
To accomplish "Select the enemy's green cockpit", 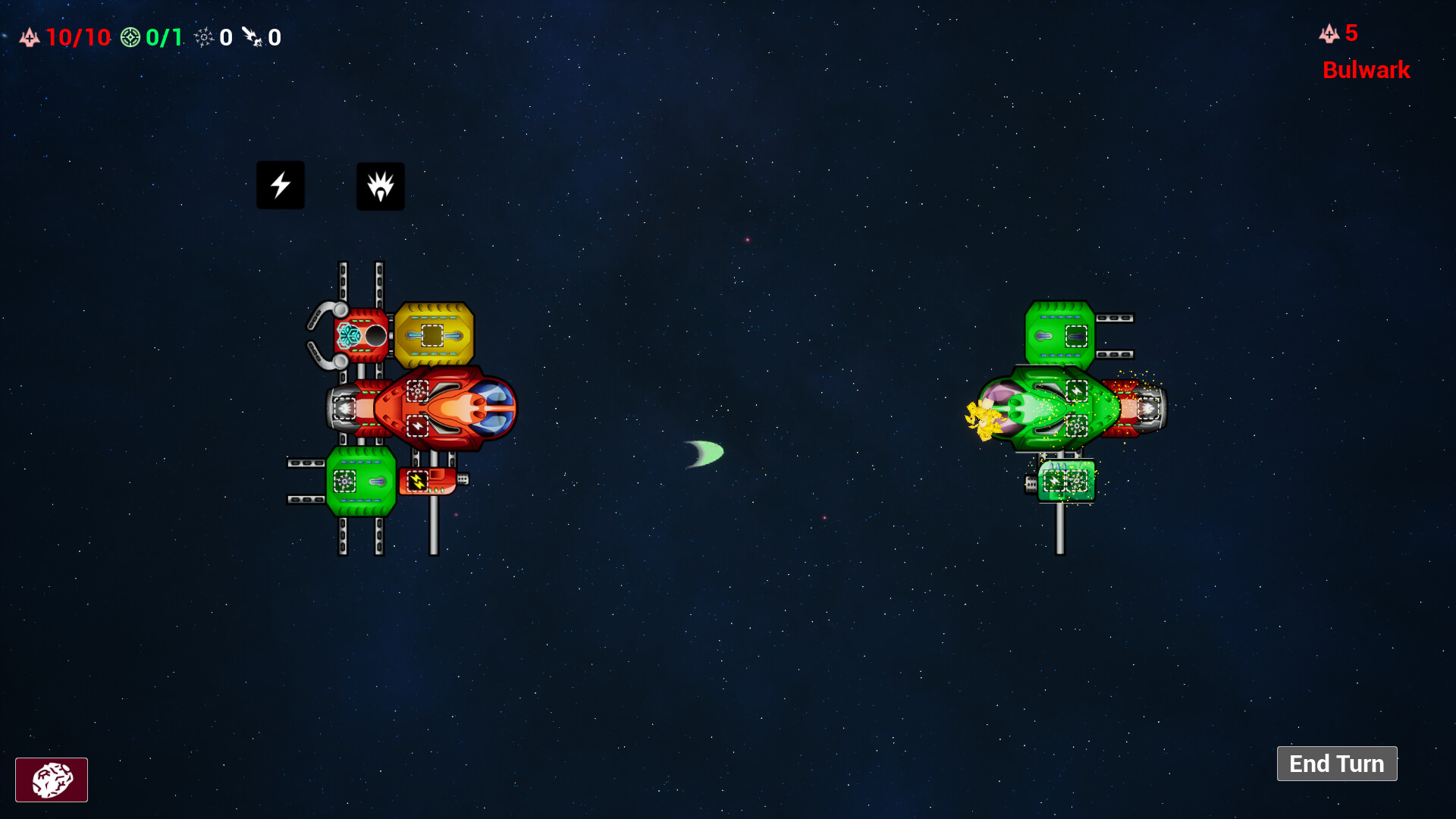I will click(x=1050, y=409).
